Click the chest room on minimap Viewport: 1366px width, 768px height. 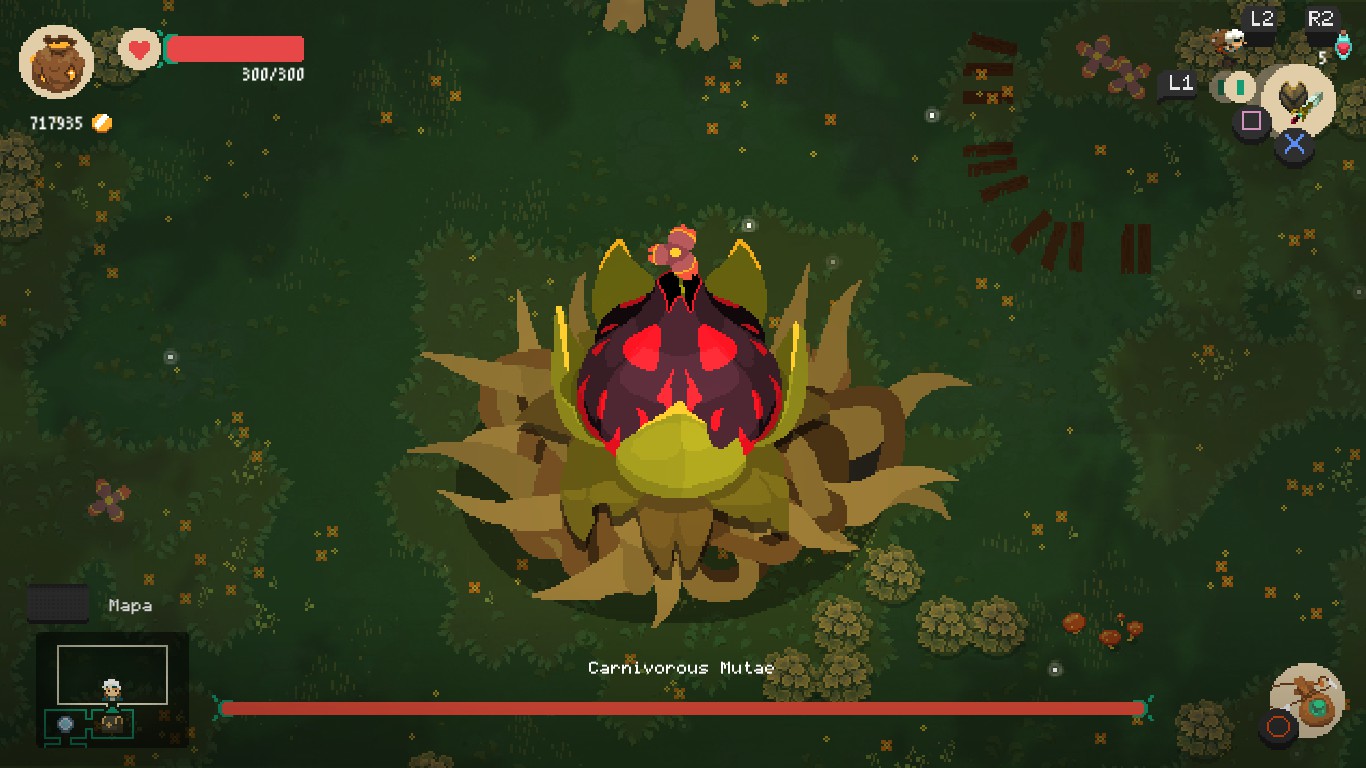pos(112,723)
